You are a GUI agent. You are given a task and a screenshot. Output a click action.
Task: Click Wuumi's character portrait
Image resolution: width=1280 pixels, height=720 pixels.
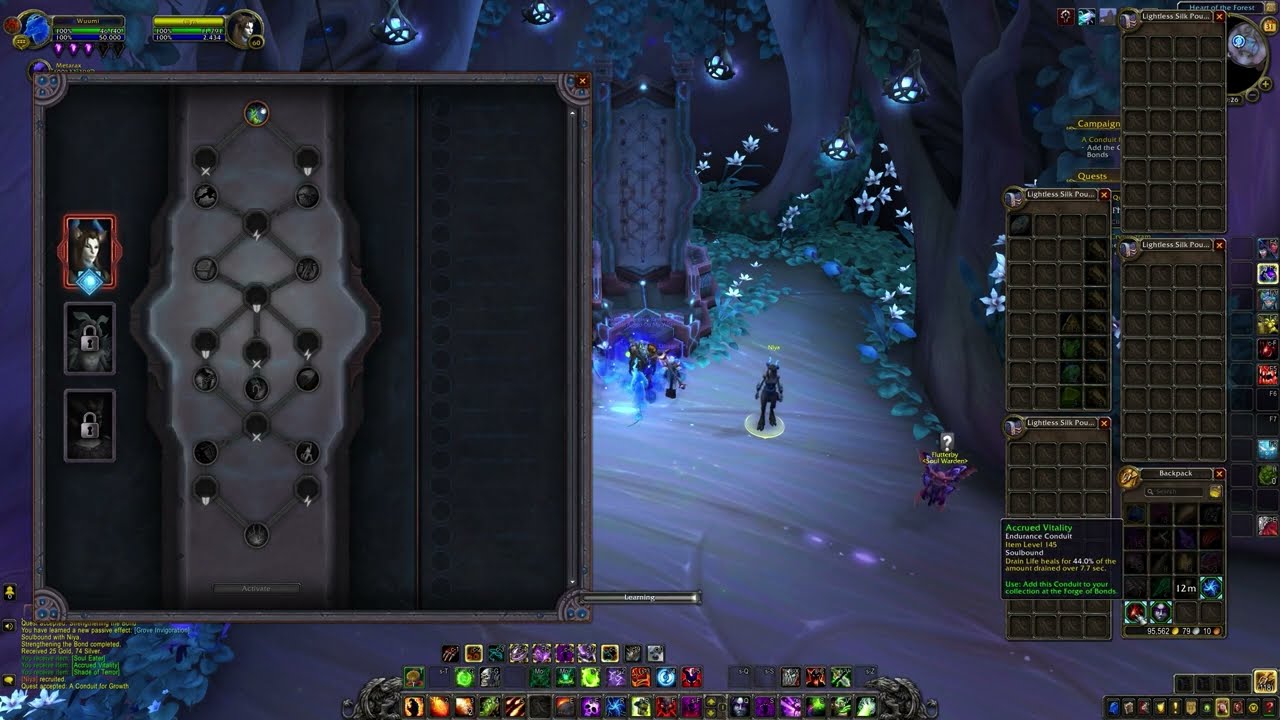tap(38, 25)
